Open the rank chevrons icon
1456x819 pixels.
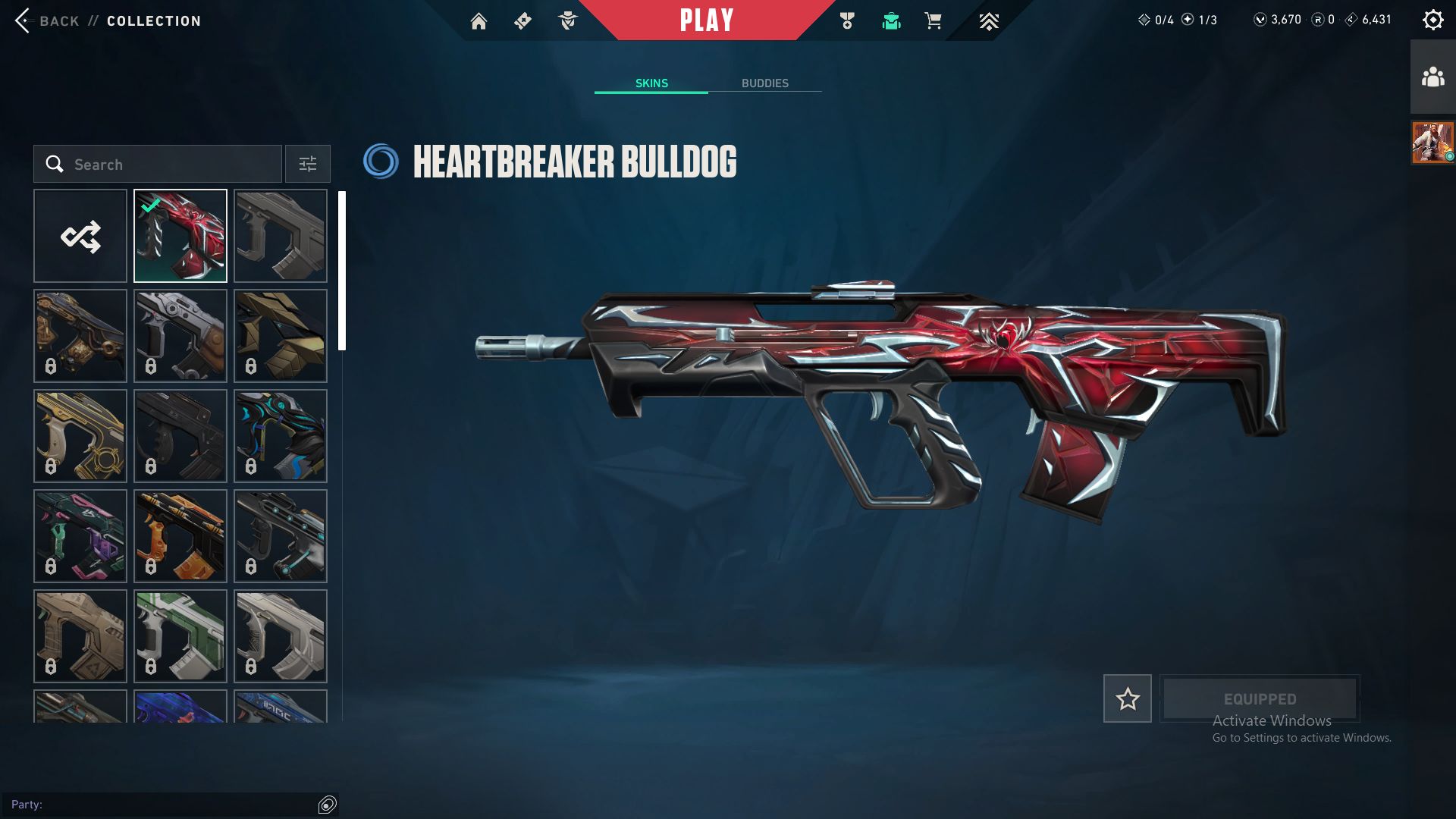tap(988, 21)
